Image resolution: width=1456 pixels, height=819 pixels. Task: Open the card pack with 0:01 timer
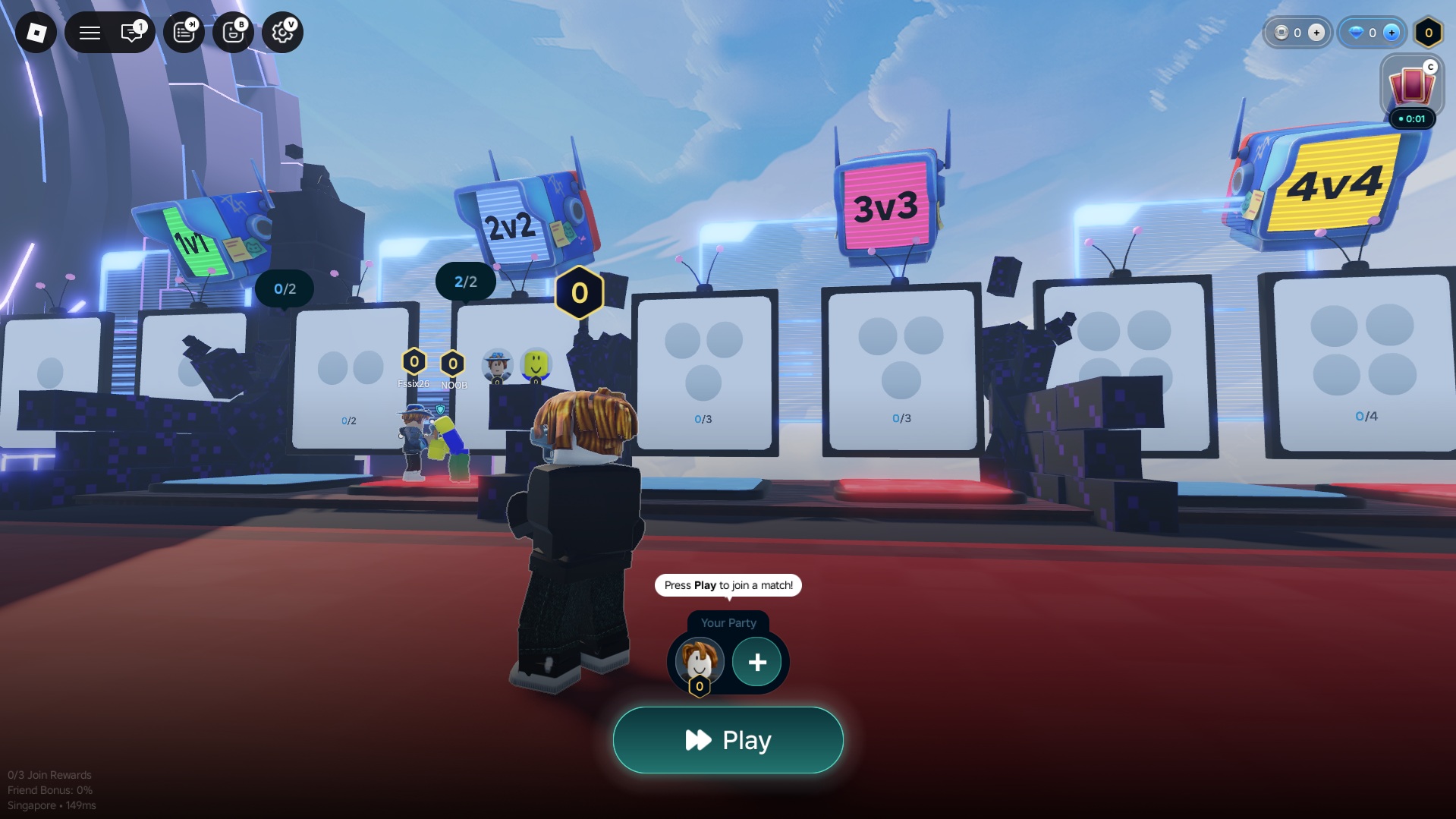[x=1413, y=87]
